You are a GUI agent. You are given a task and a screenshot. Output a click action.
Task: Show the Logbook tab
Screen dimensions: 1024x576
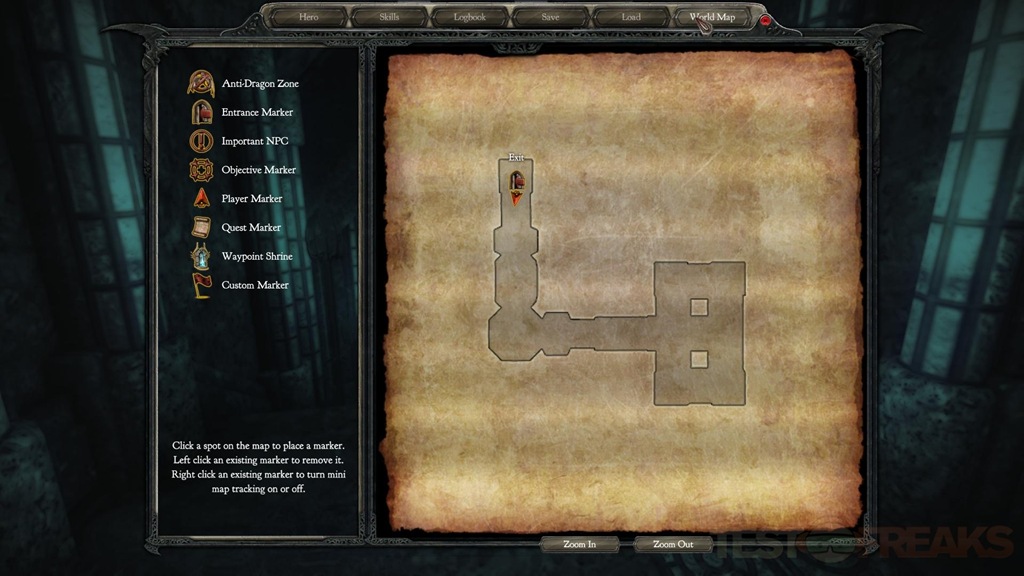pyautogui.click(x=469, y=17)
